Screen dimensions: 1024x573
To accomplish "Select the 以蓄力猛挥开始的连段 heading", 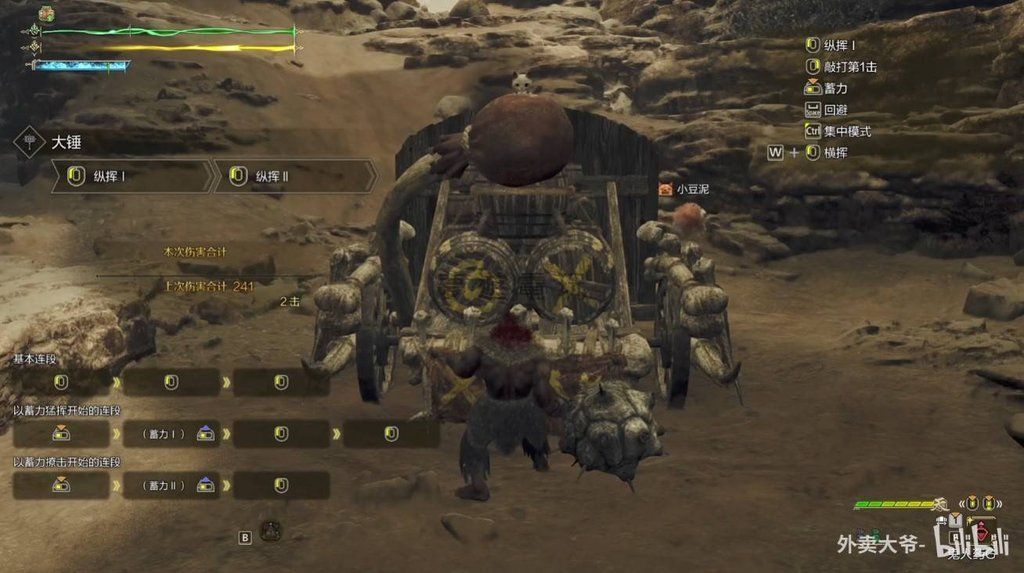I will pos(66,410).
